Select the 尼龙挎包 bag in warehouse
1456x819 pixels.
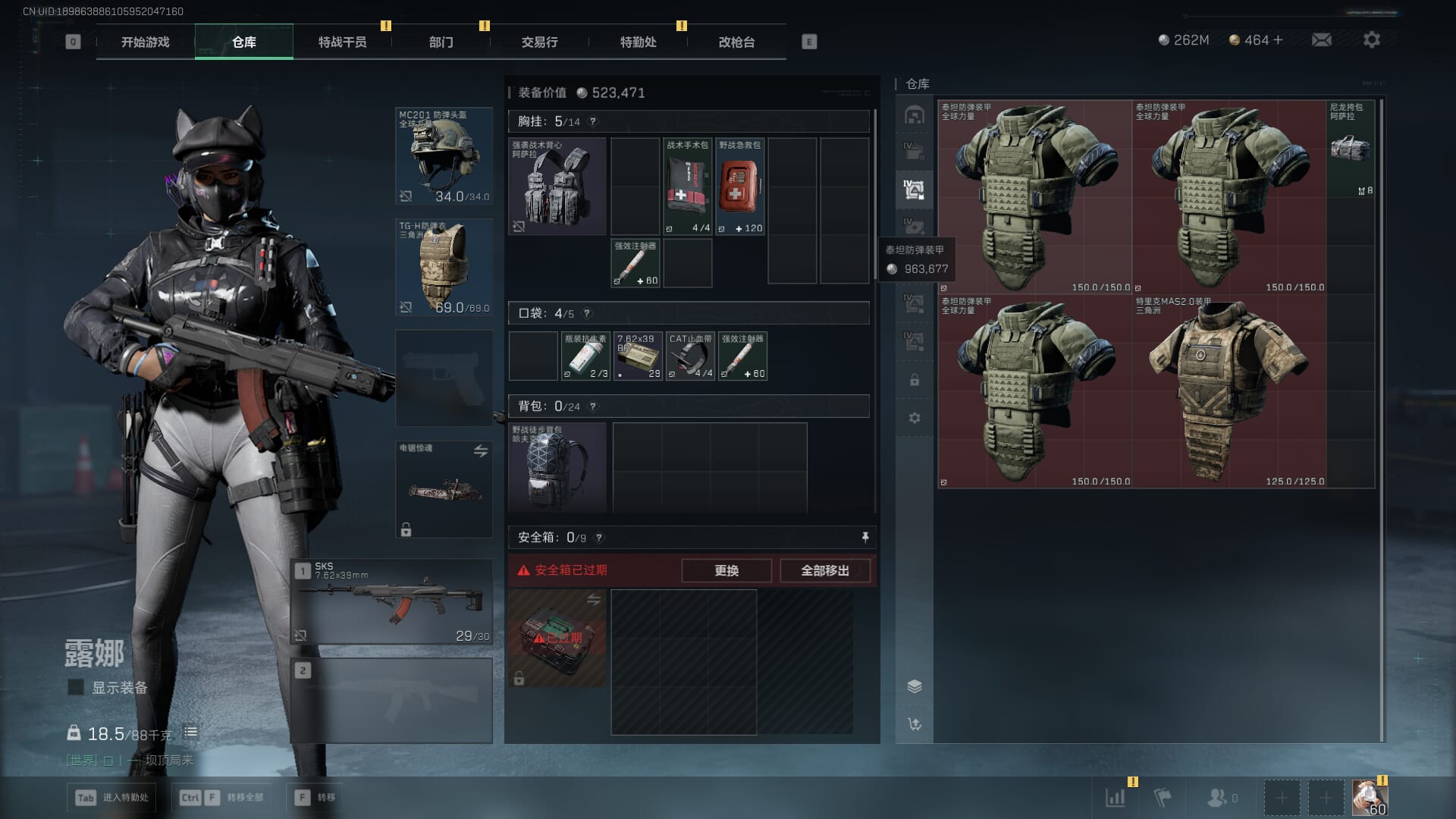pos(1351,148)
